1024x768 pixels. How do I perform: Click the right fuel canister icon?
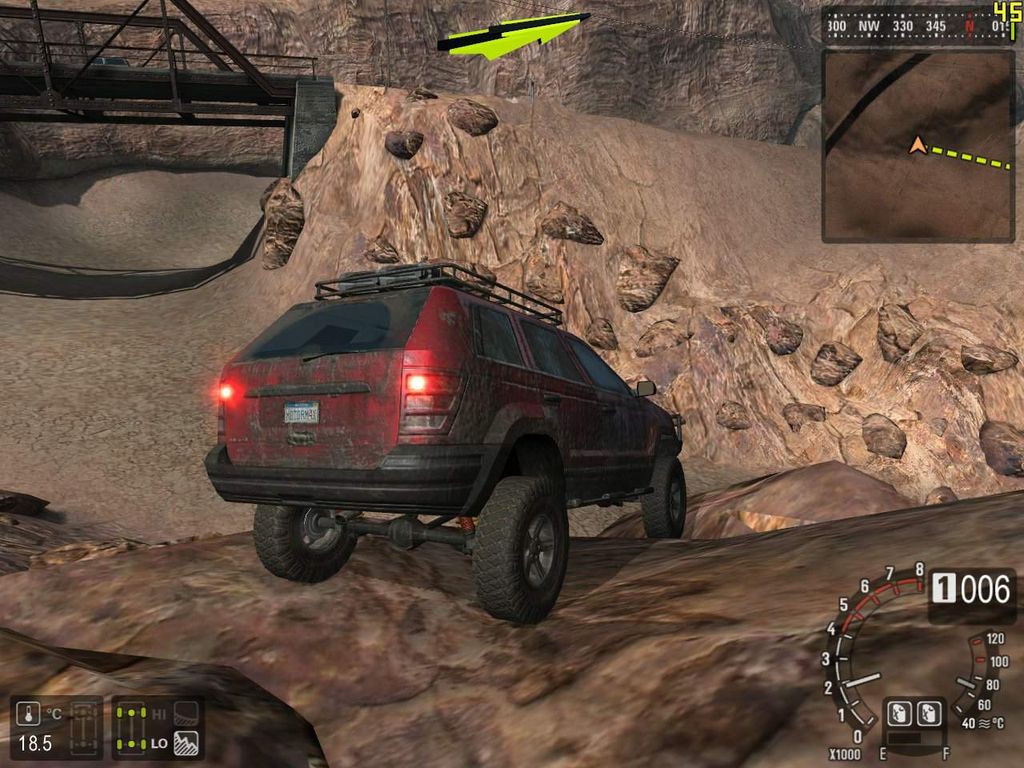click(929, 713)
